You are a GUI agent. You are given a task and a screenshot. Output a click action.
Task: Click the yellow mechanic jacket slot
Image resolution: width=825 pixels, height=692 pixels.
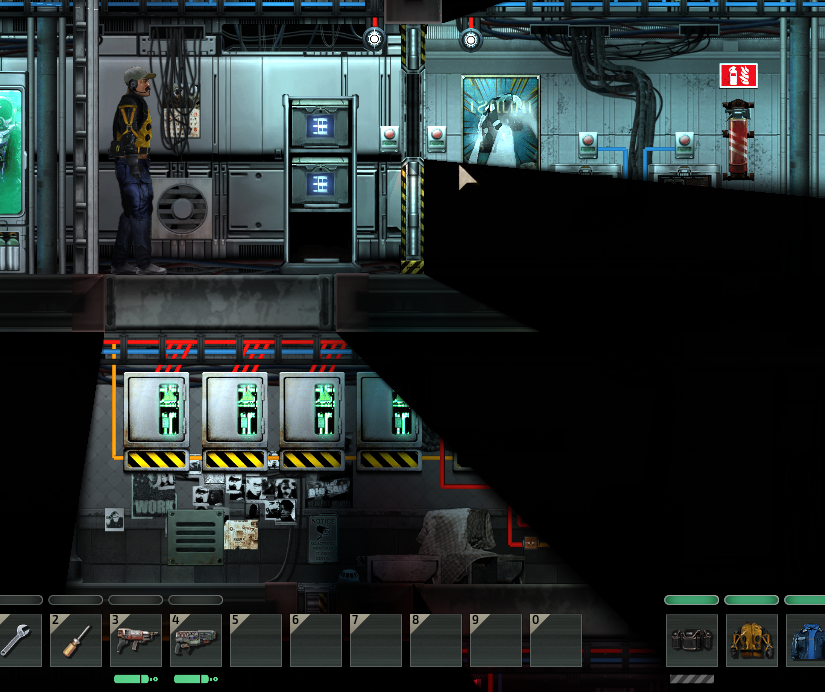tap(751, 641)
